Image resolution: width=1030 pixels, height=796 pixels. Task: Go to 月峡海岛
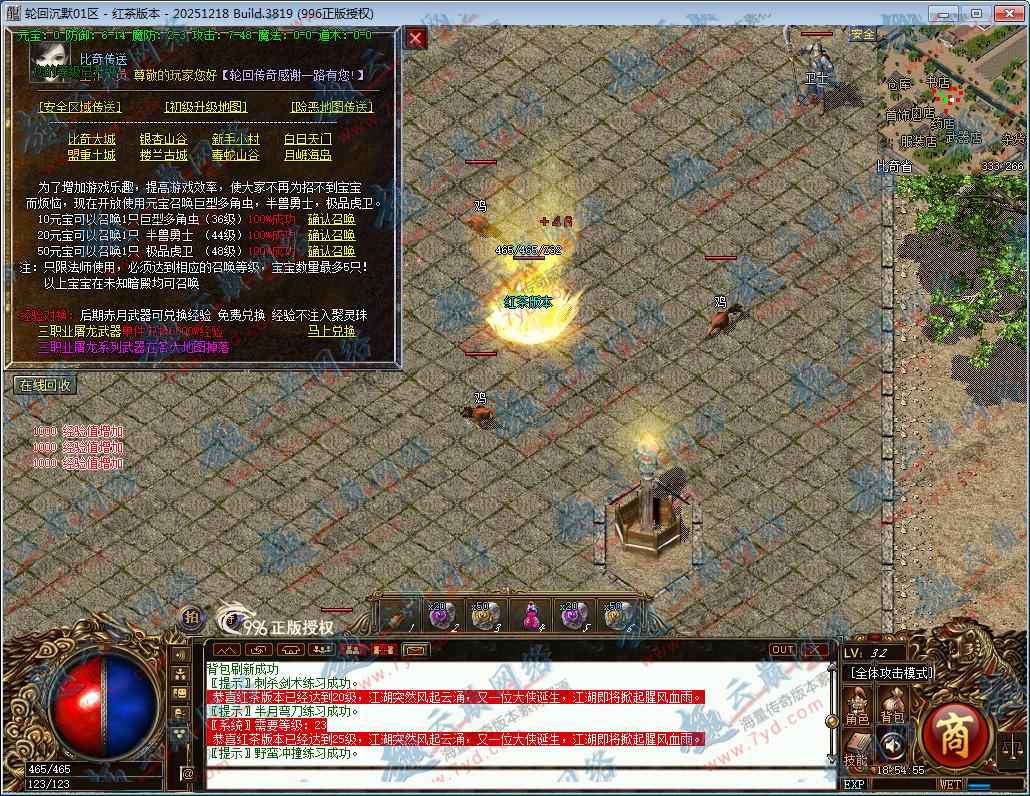(x=307, y=156)
